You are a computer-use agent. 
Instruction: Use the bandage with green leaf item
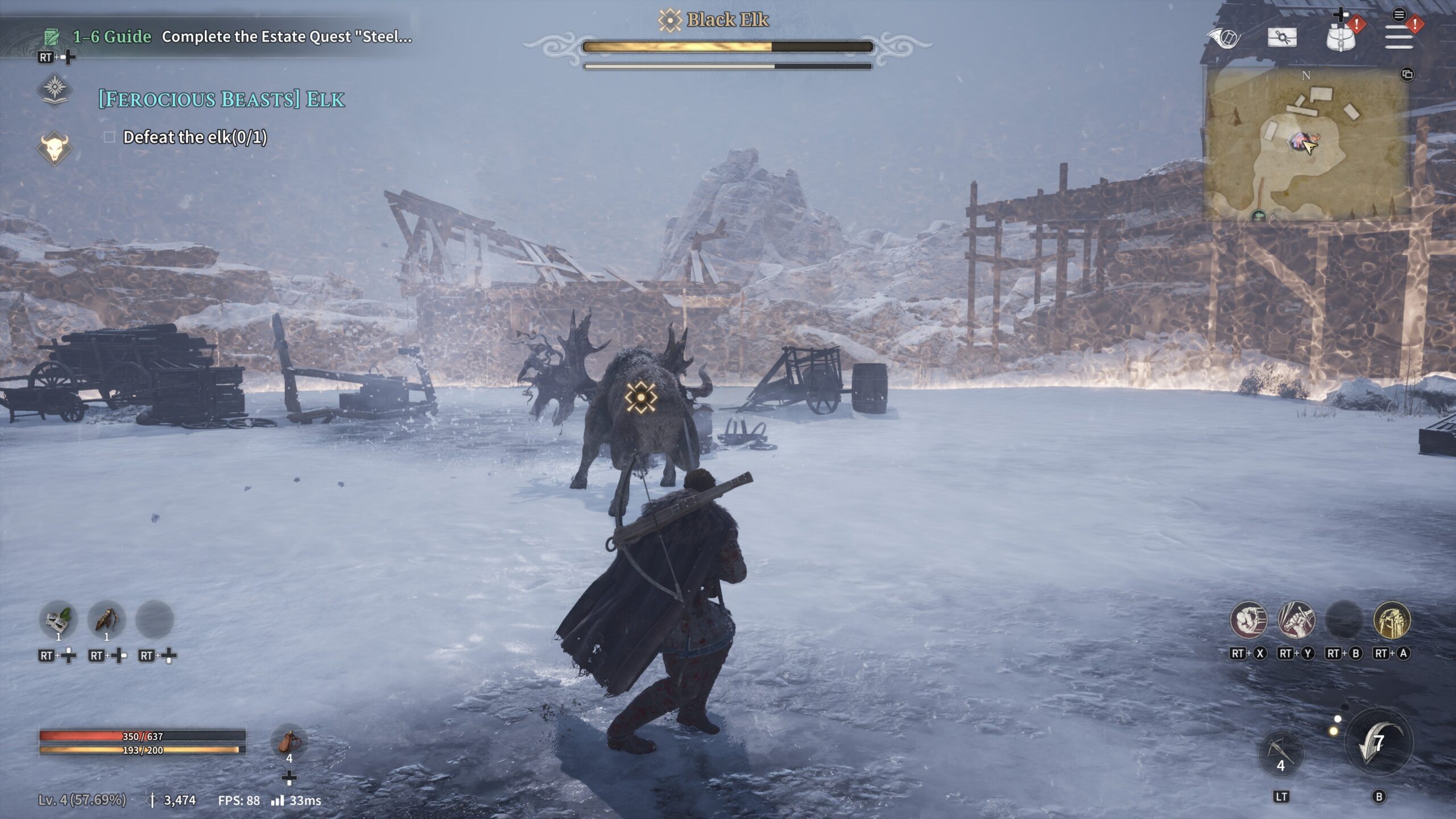coord(58,619)
